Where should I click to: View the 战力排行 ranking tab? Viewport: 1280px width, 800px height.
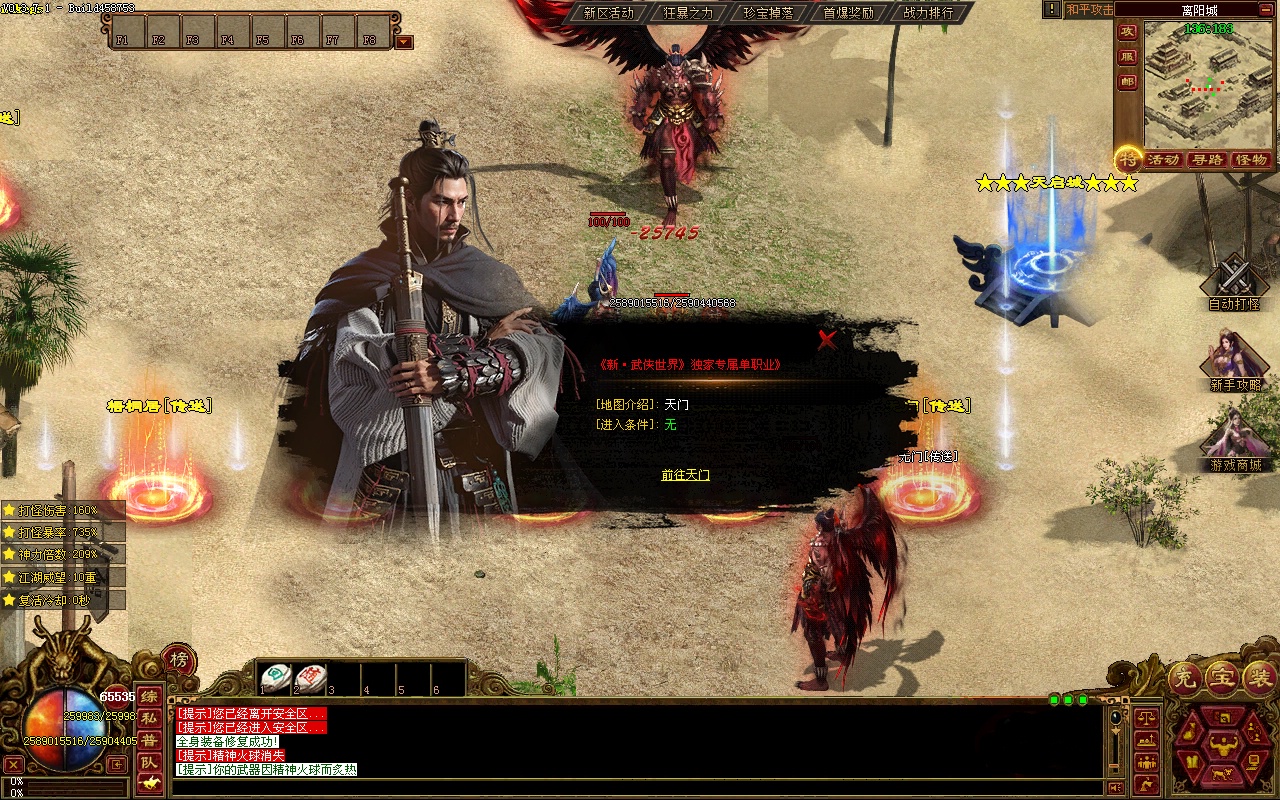tap(928, 13)
